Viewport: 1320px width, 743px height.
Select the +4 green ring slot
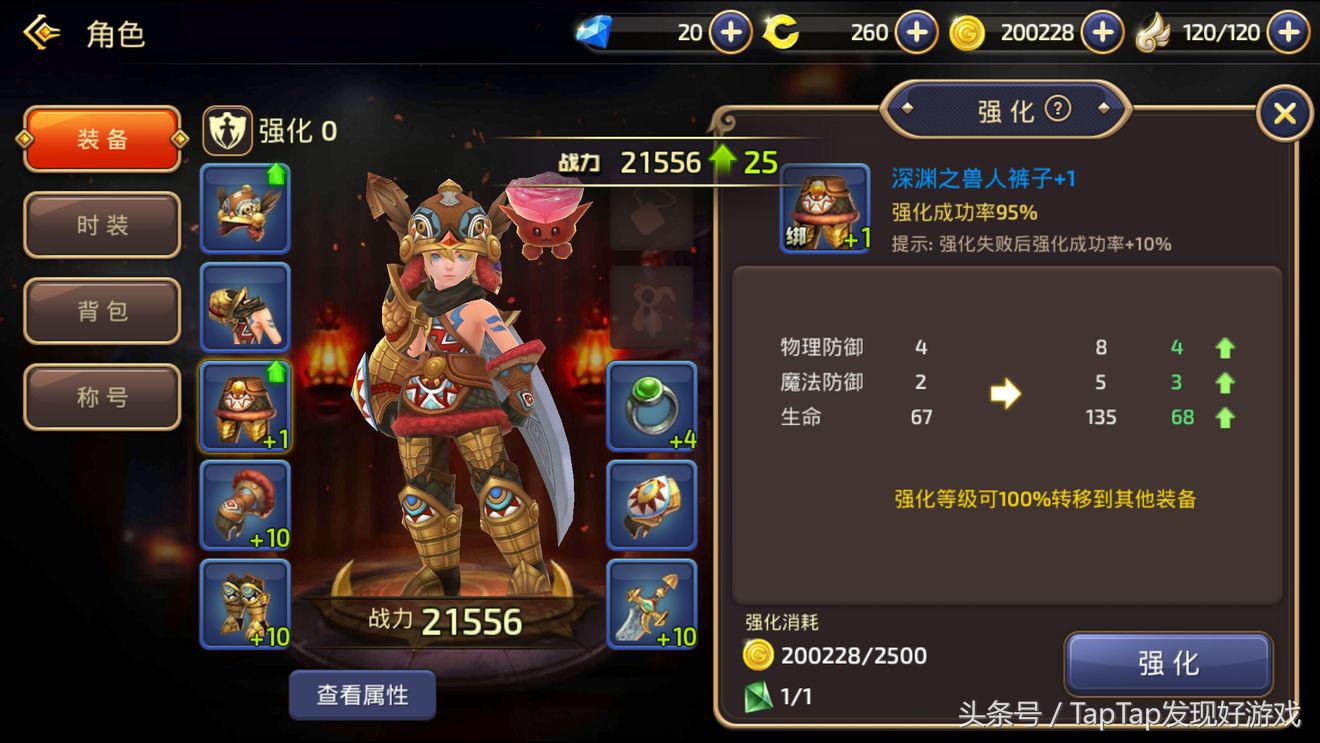tap(651, 405)
